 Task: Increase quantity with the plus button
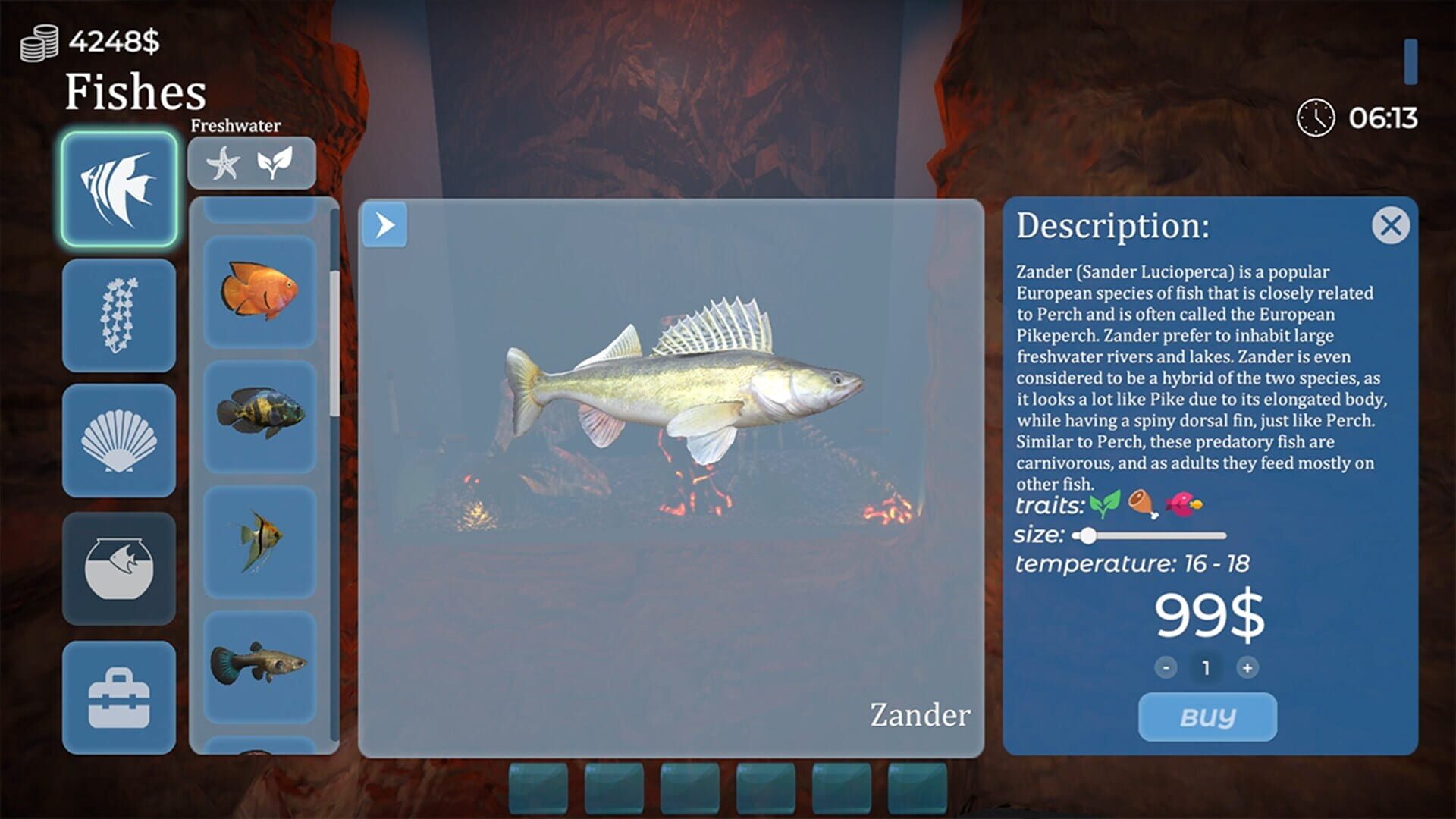(1248, 669)
